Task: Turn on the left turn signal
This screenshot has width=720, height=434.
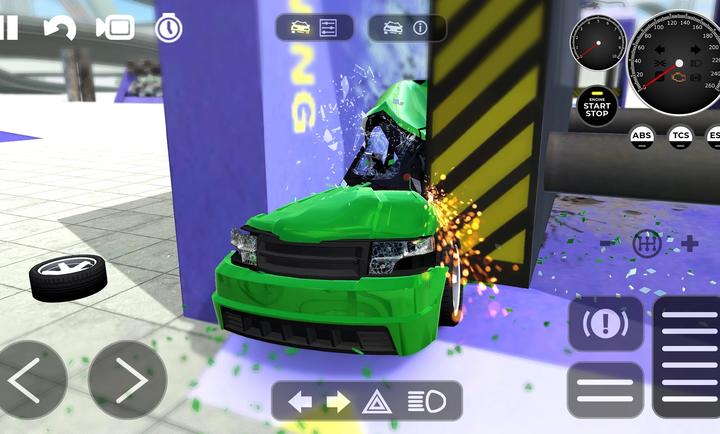Action: click(x=300, y=402)
